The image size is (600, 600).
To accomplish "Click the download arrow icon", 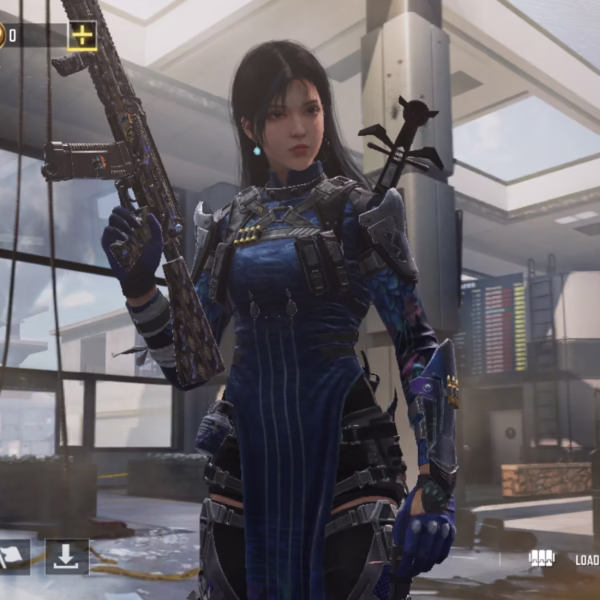I will (67, 557).
